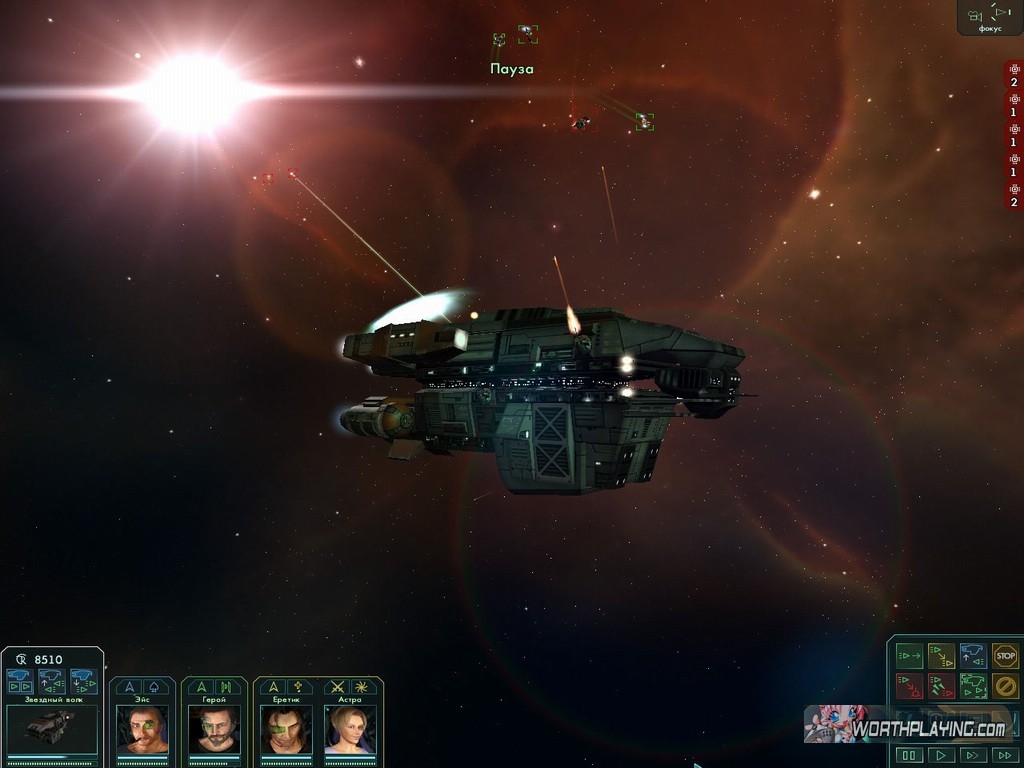Pause the game with the pause button

coord(909,755)
